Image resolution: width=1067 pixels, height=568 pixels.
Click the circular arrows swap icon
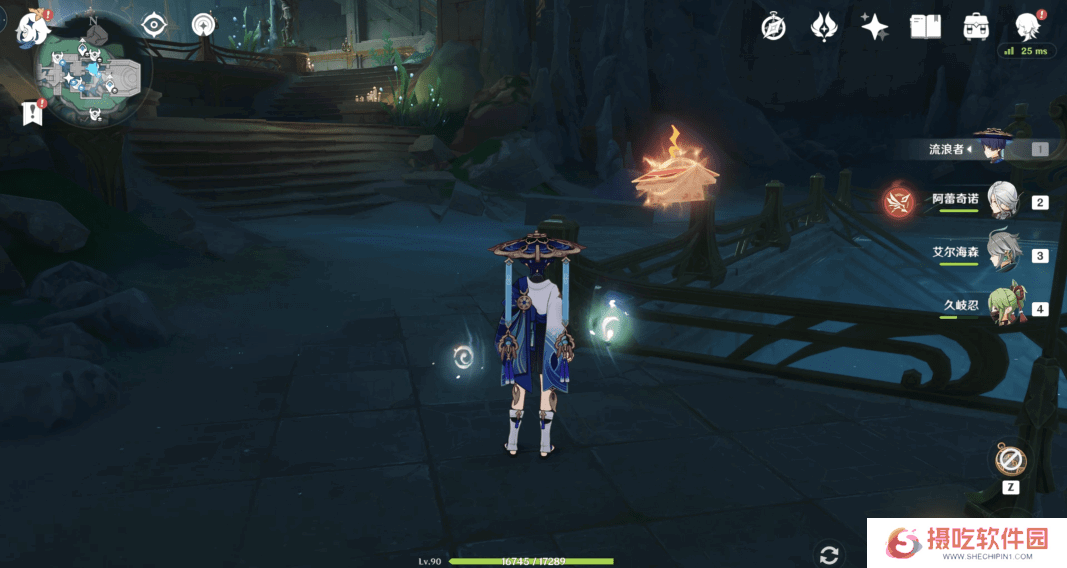828,554
